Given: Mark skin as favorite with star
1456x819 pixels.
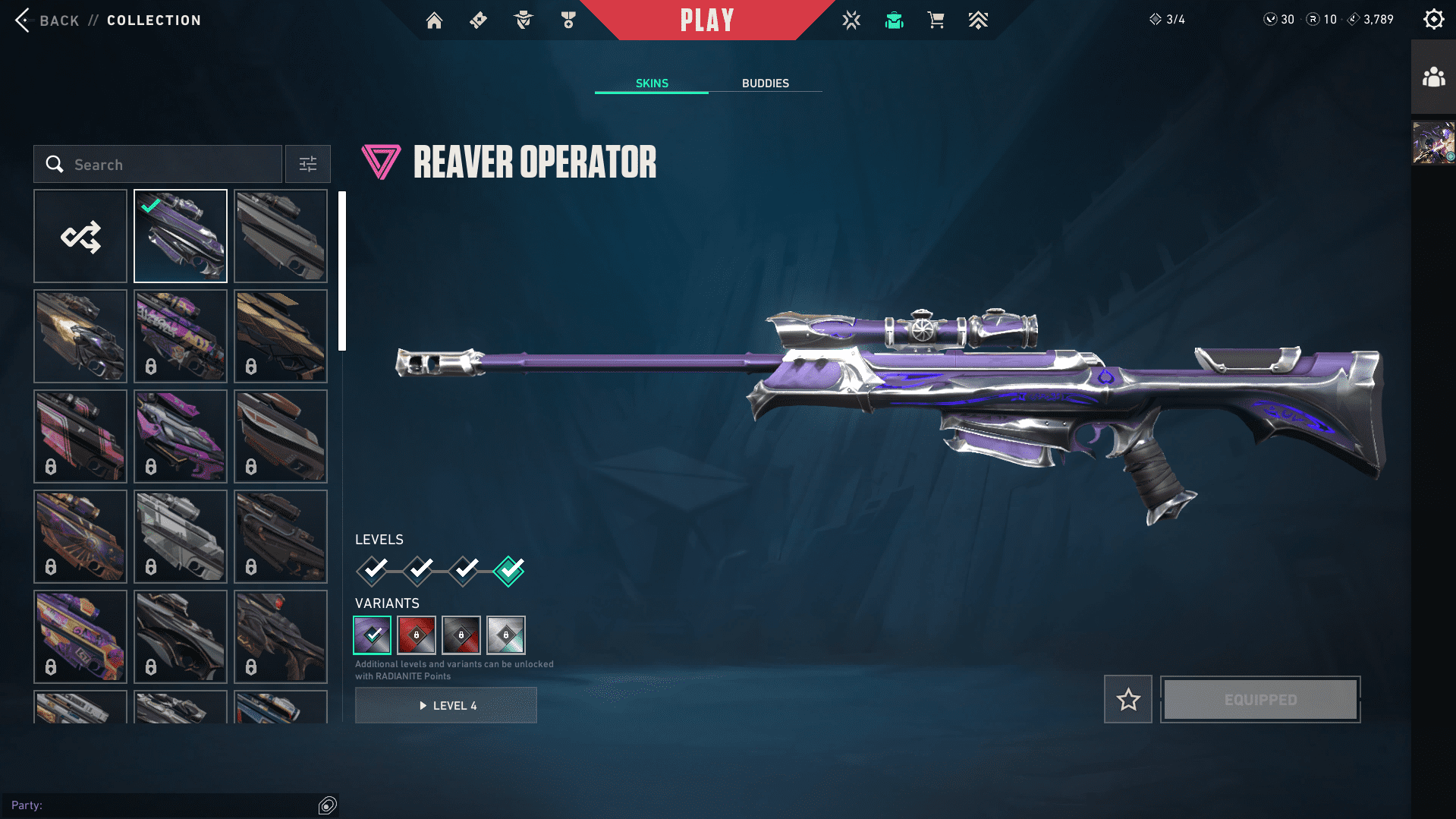Looking at the screenshot, I should pyautogui.click(x=1127, y=699).
